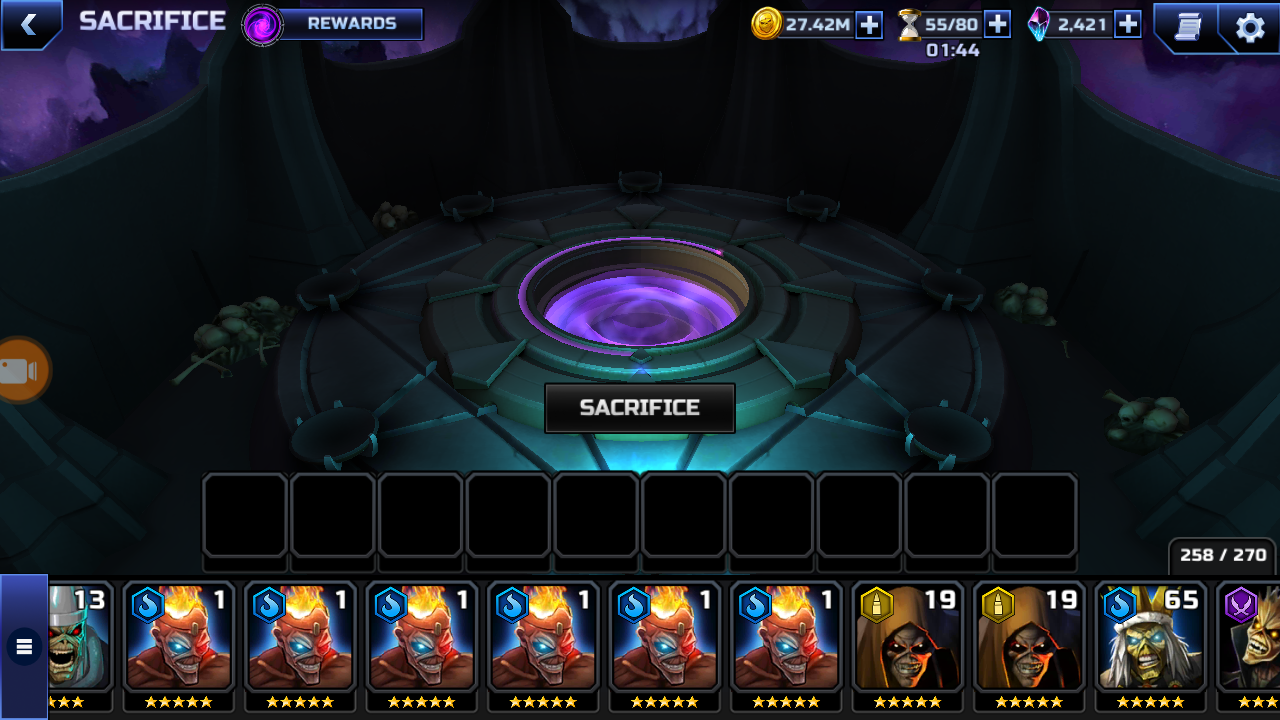The height and width of the screenshot is (720, 1280).
Task: Buy more crystal gems with plus button
Action: tap(1128, 24)
